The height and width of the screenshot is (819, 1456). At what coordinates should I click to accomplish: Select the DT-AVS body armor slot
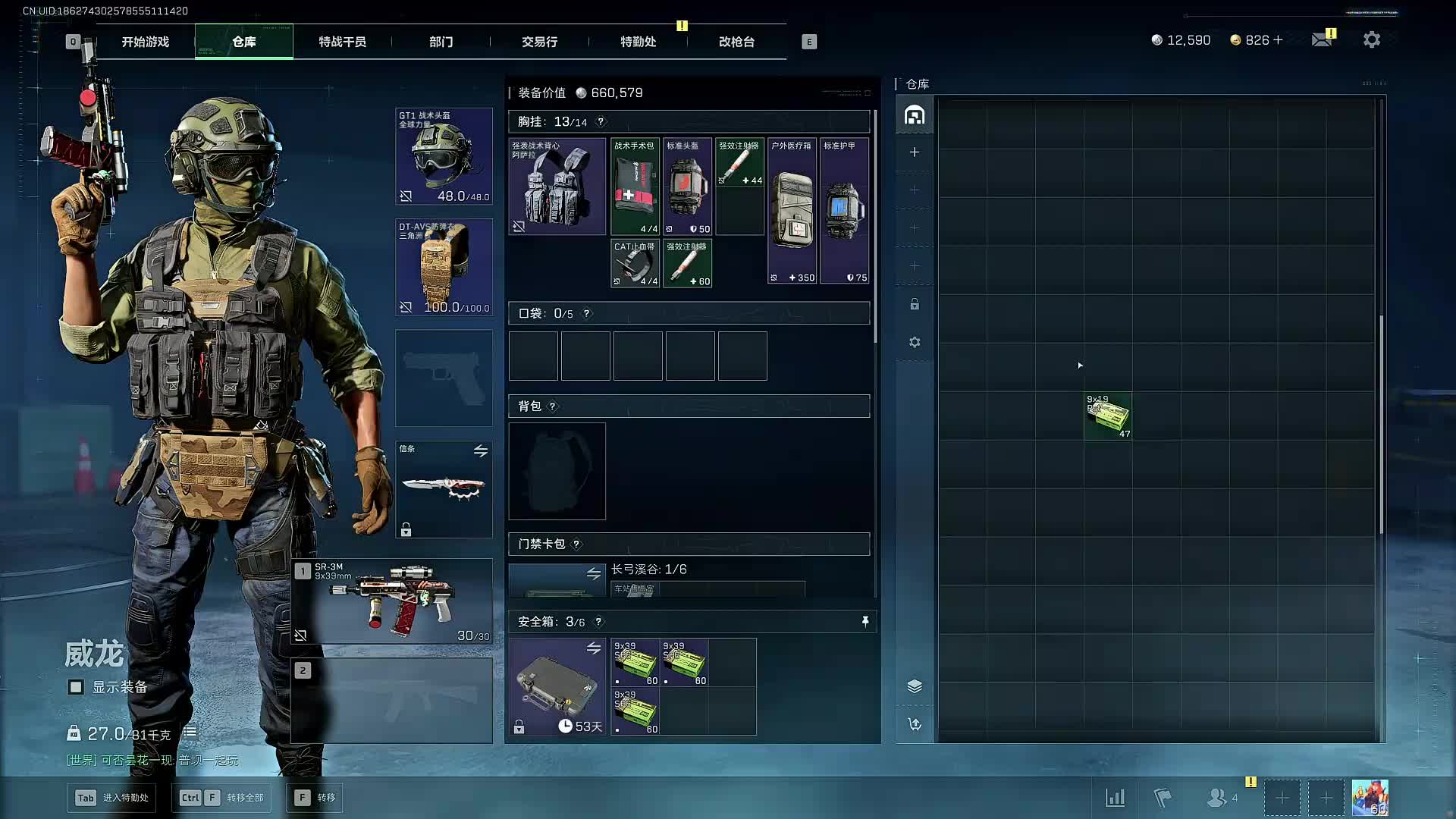tap(444, 267)
